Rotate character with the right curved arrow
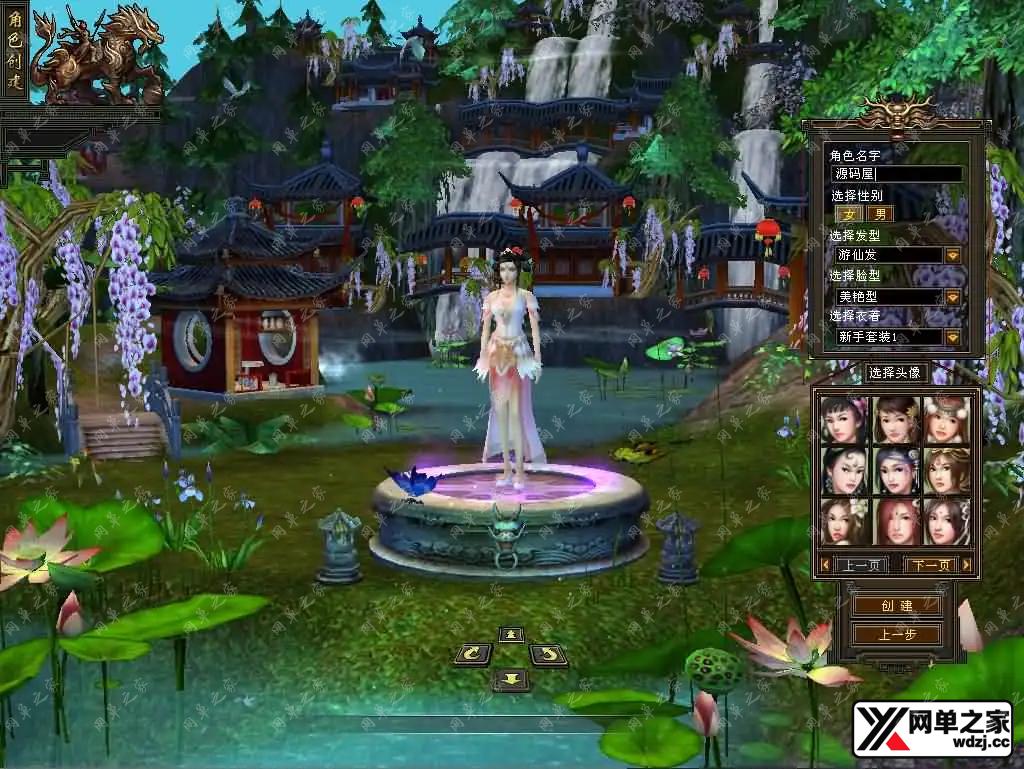The height and width of the screenshot is (769, 1024). click(x=548, y=655)
